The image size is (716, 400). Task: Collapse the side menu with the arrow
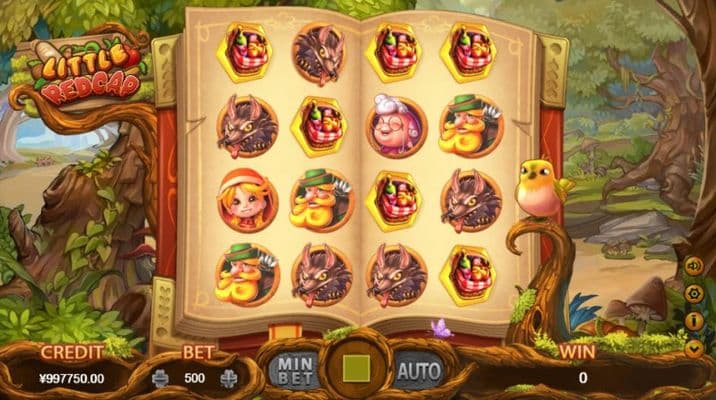692,348
